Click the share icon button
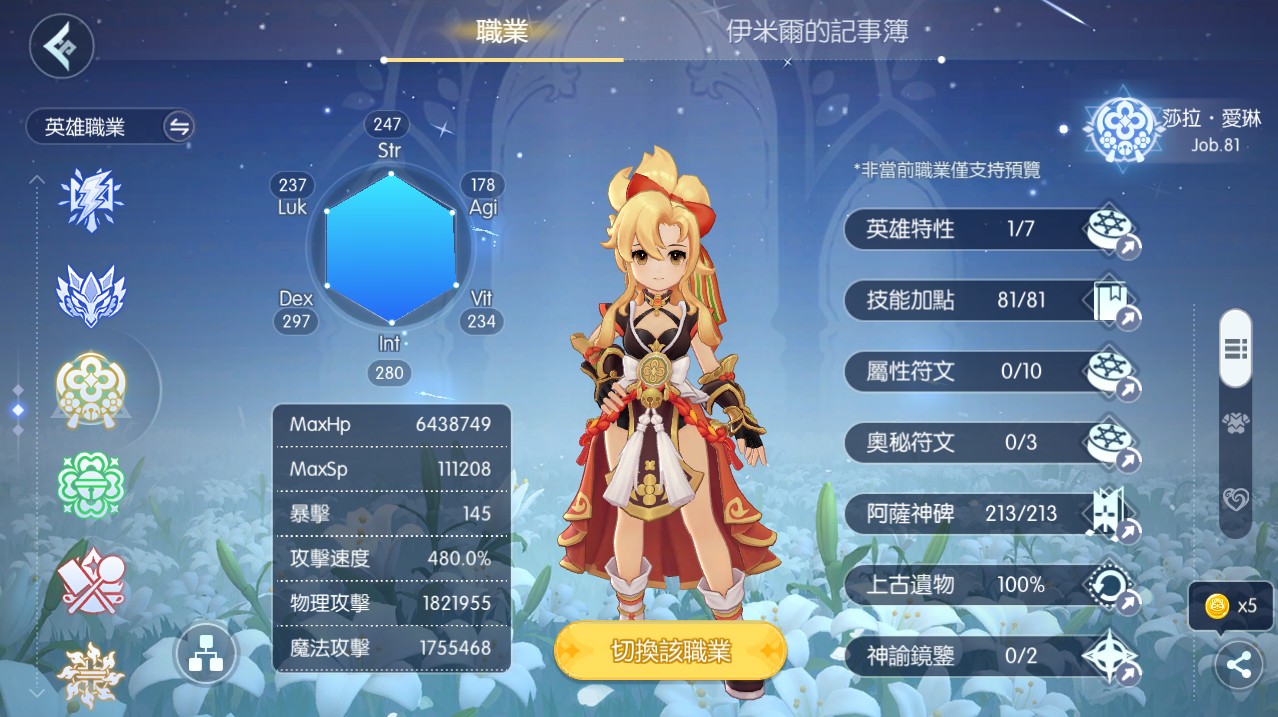The width and height of the screenshot is (1278, 717). pos(1238,666)
